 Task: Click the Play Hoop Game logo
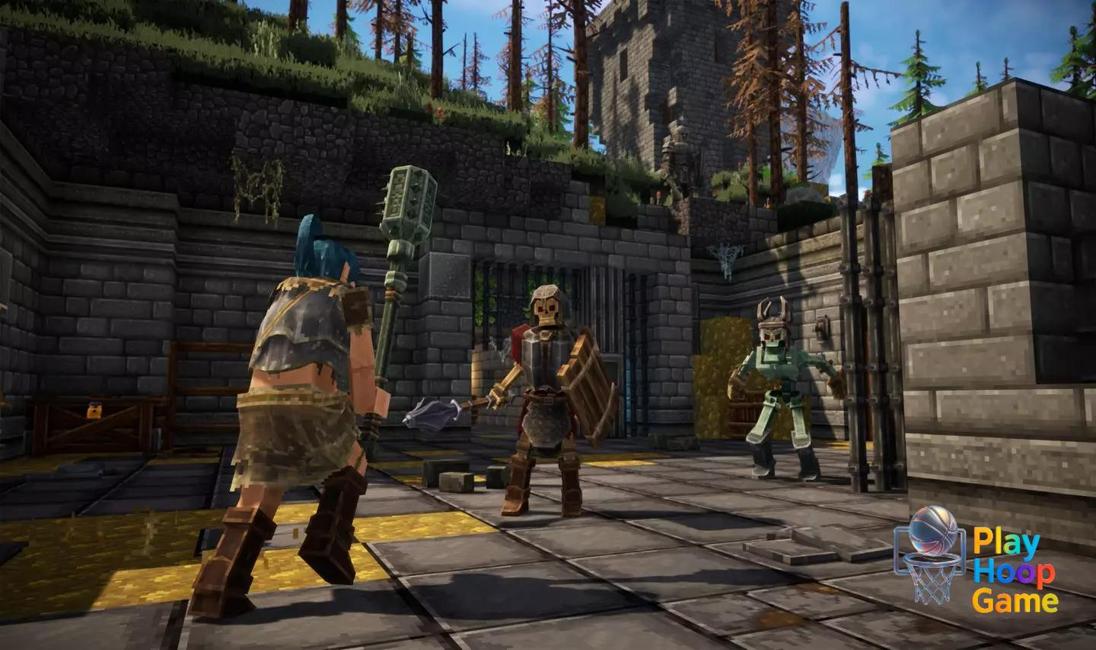pos(975,557)
